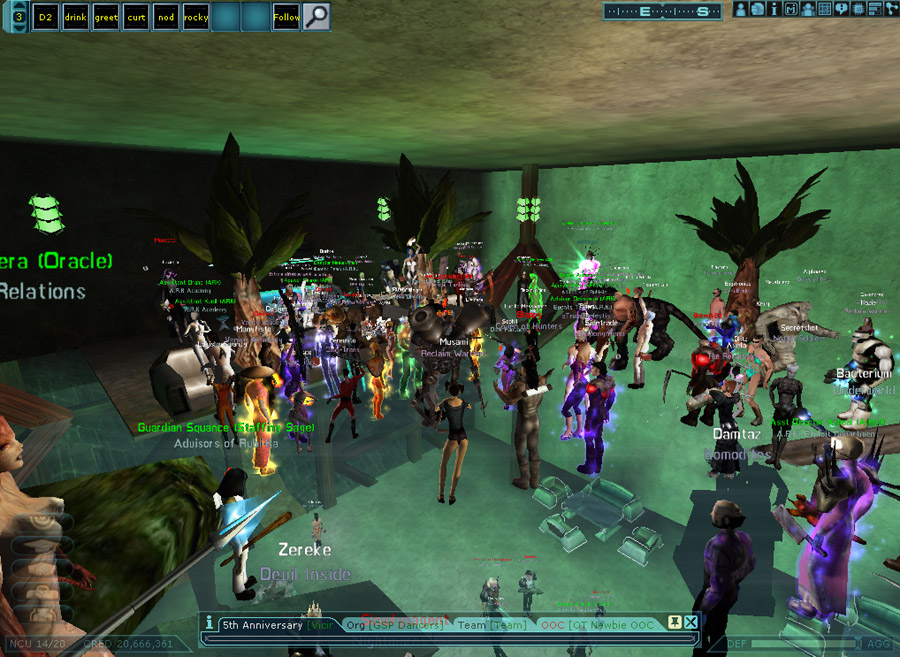The width and height of the screenshot is (900, 657).
Task: Click the curt macro button
Action: click(x=135, y=17)
